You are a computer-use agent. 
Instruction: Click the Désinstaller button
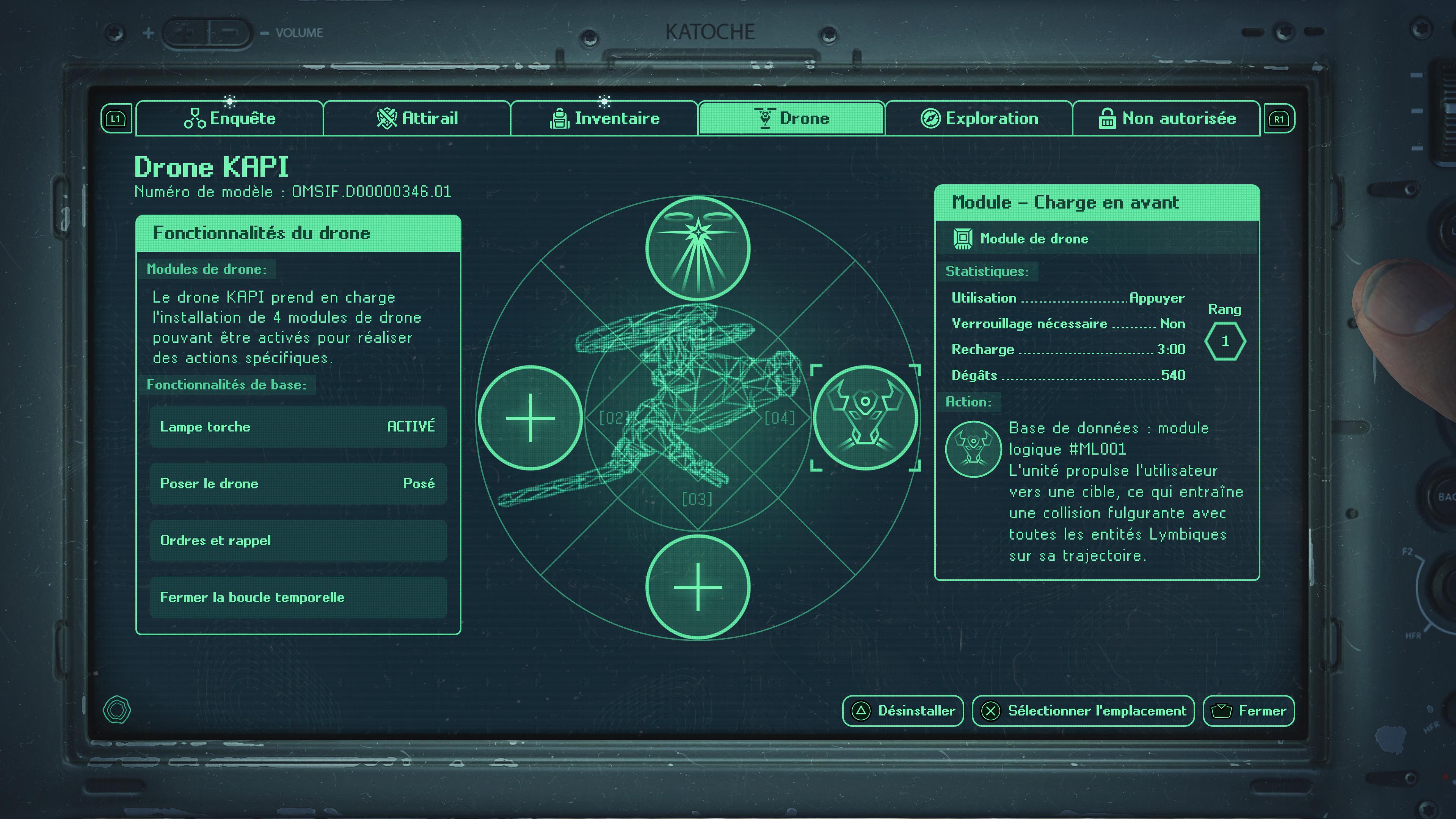point(903,711)
